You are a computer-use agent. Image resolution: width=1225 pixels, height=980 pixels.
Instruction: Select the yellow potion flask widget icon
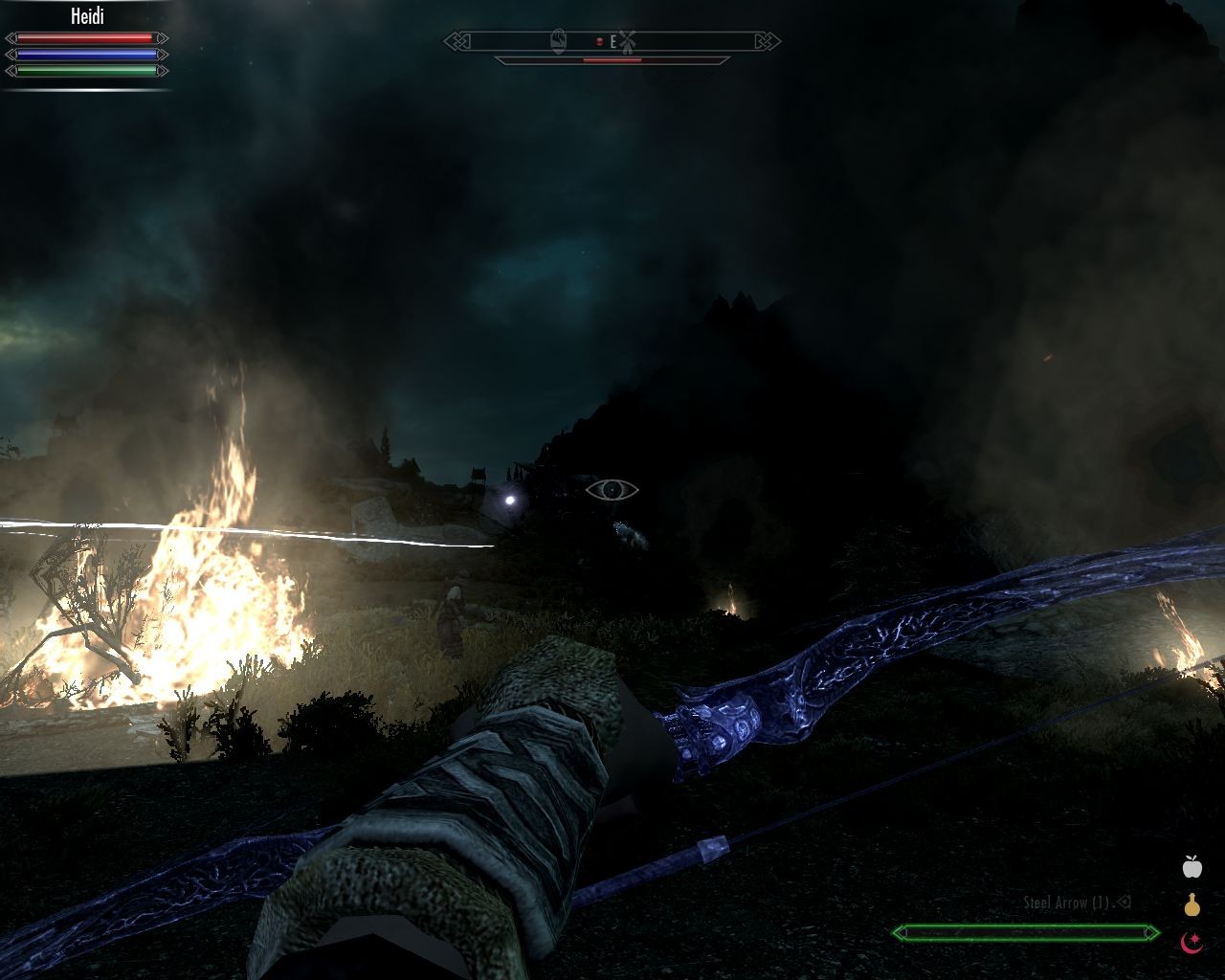point(1191,904)
